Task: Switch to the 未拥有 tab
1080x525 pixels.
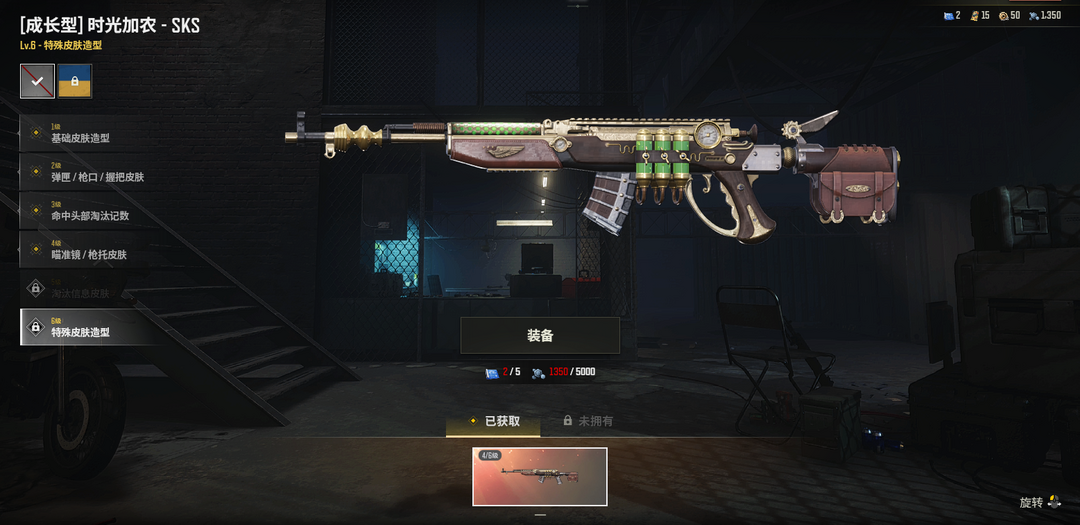Action: 588,421
